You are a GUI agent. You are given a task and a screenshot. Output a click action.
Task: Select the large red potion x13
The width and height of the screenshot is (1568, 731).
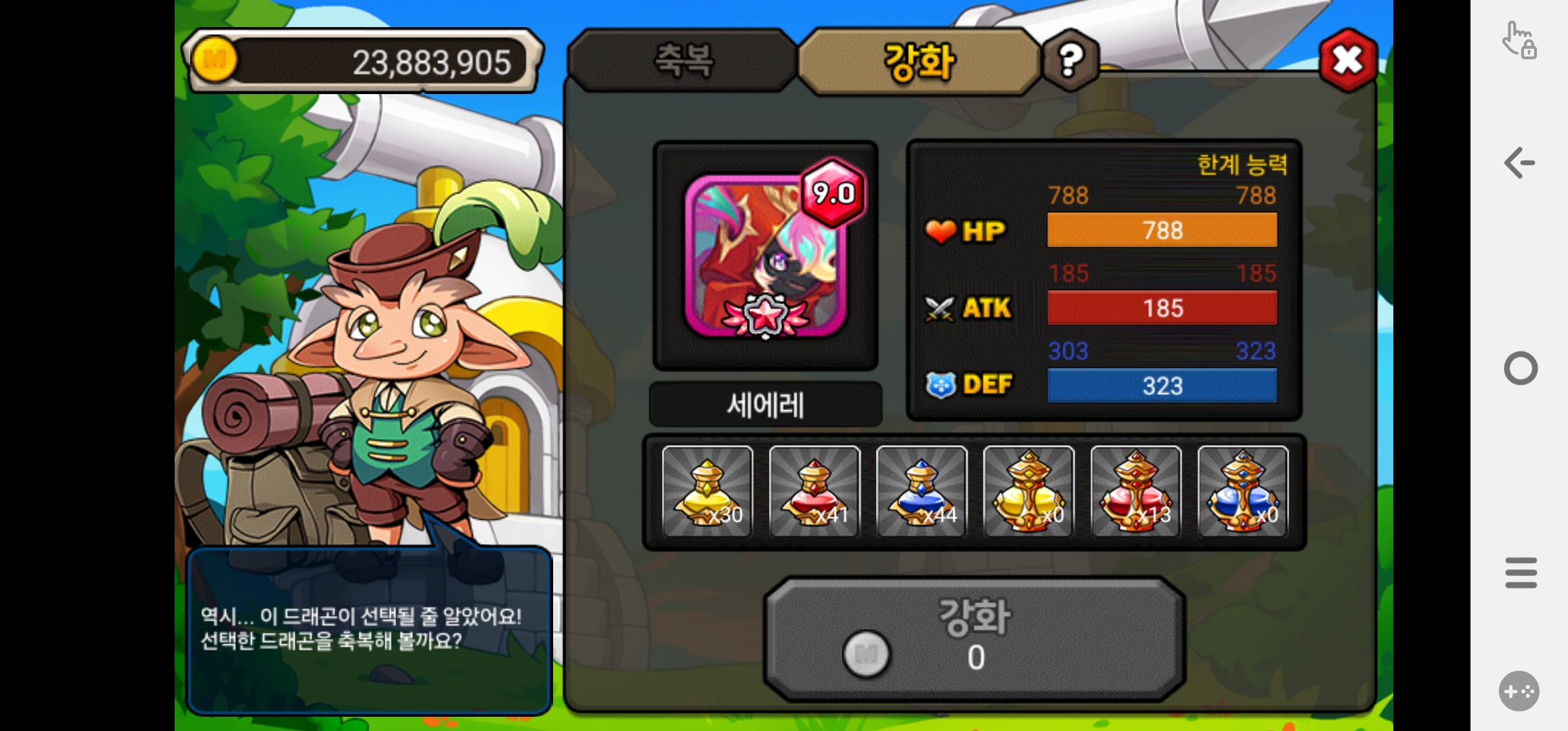[x=1135, y=491]
